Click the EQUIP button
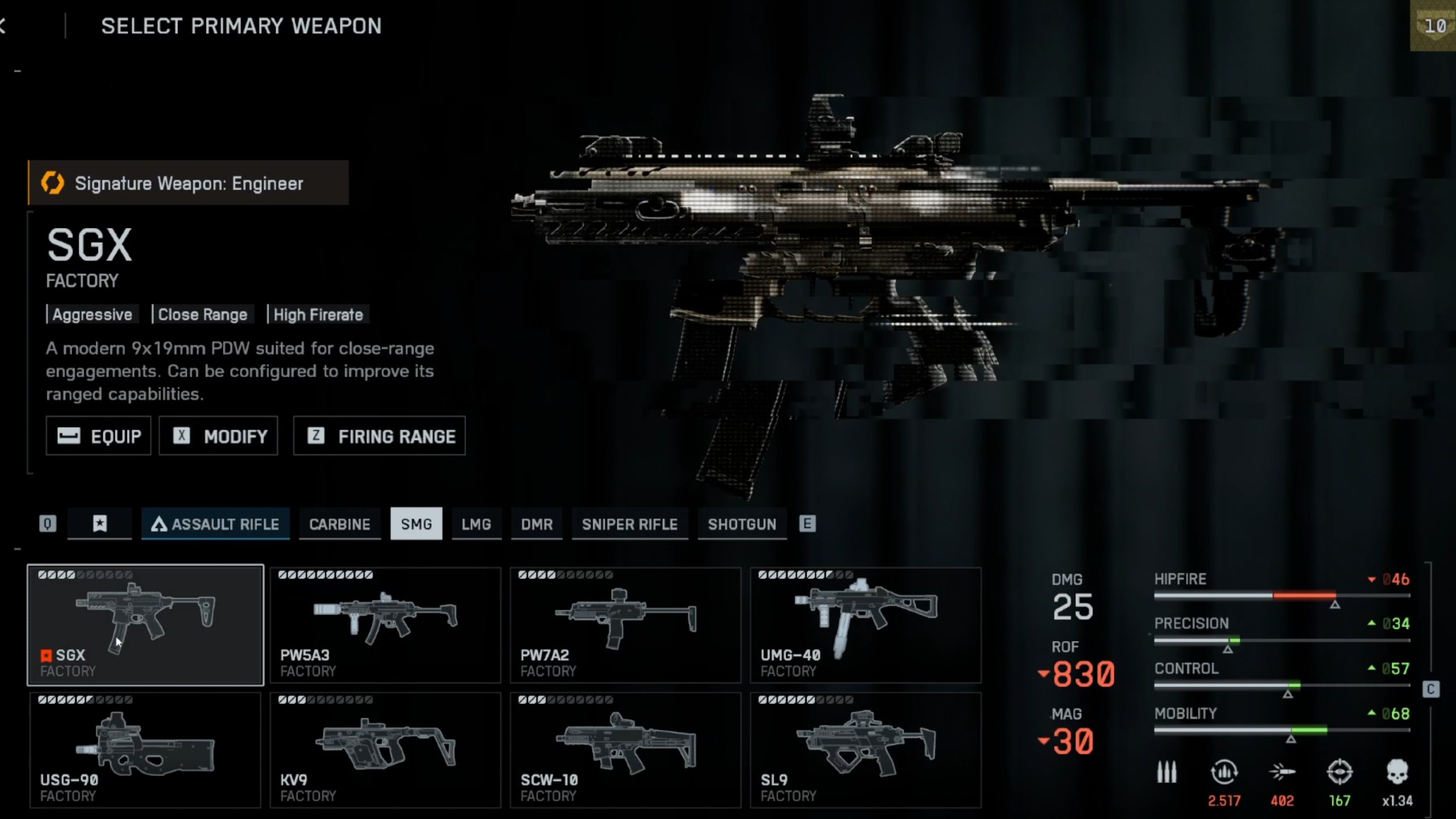Image resolution: width=1456 pixels, height=819 pixels. (x=98, y=436)
